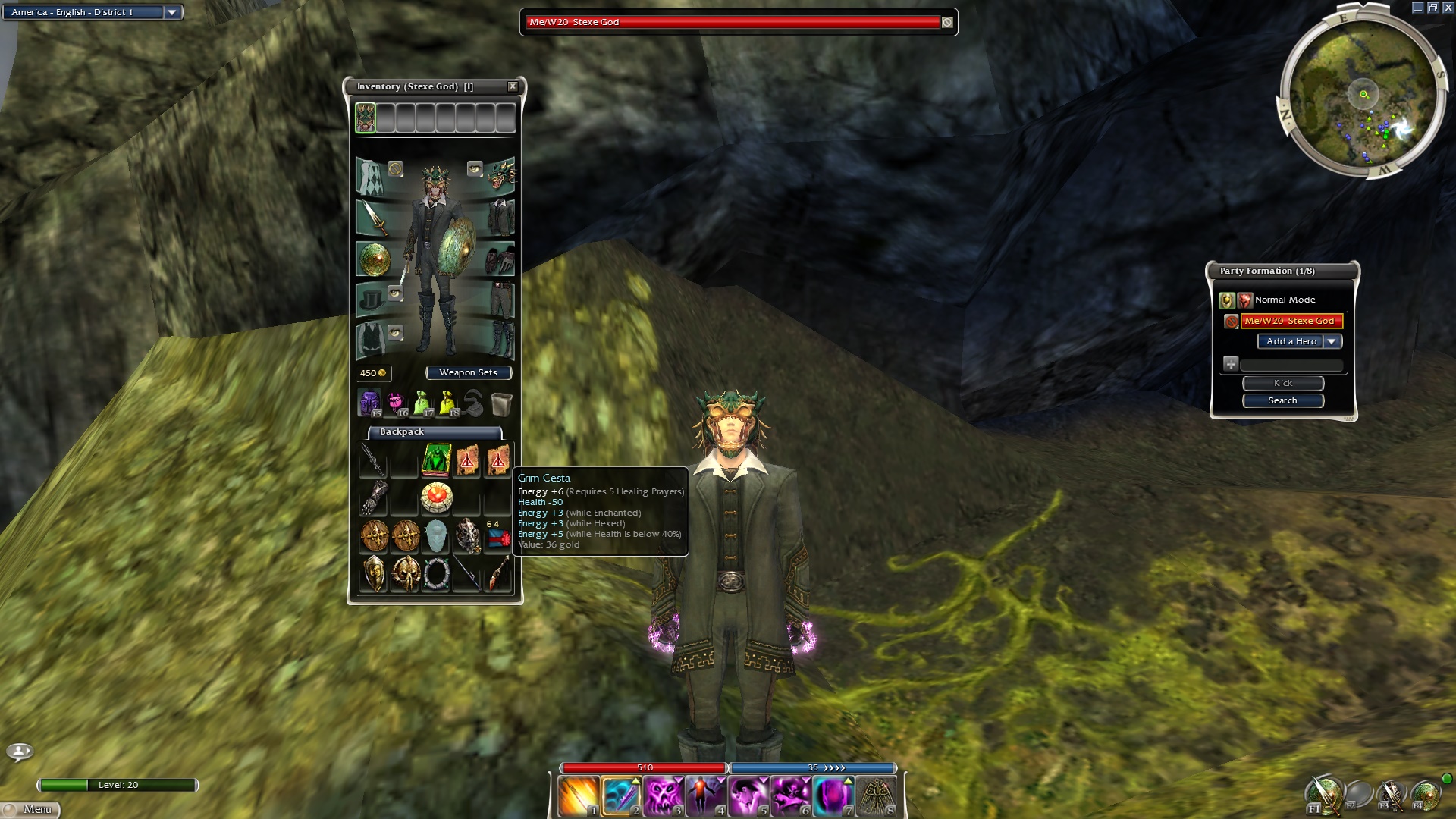1456x819 pixels.
Task: Open the Menu button
Action: coord(30,809)
